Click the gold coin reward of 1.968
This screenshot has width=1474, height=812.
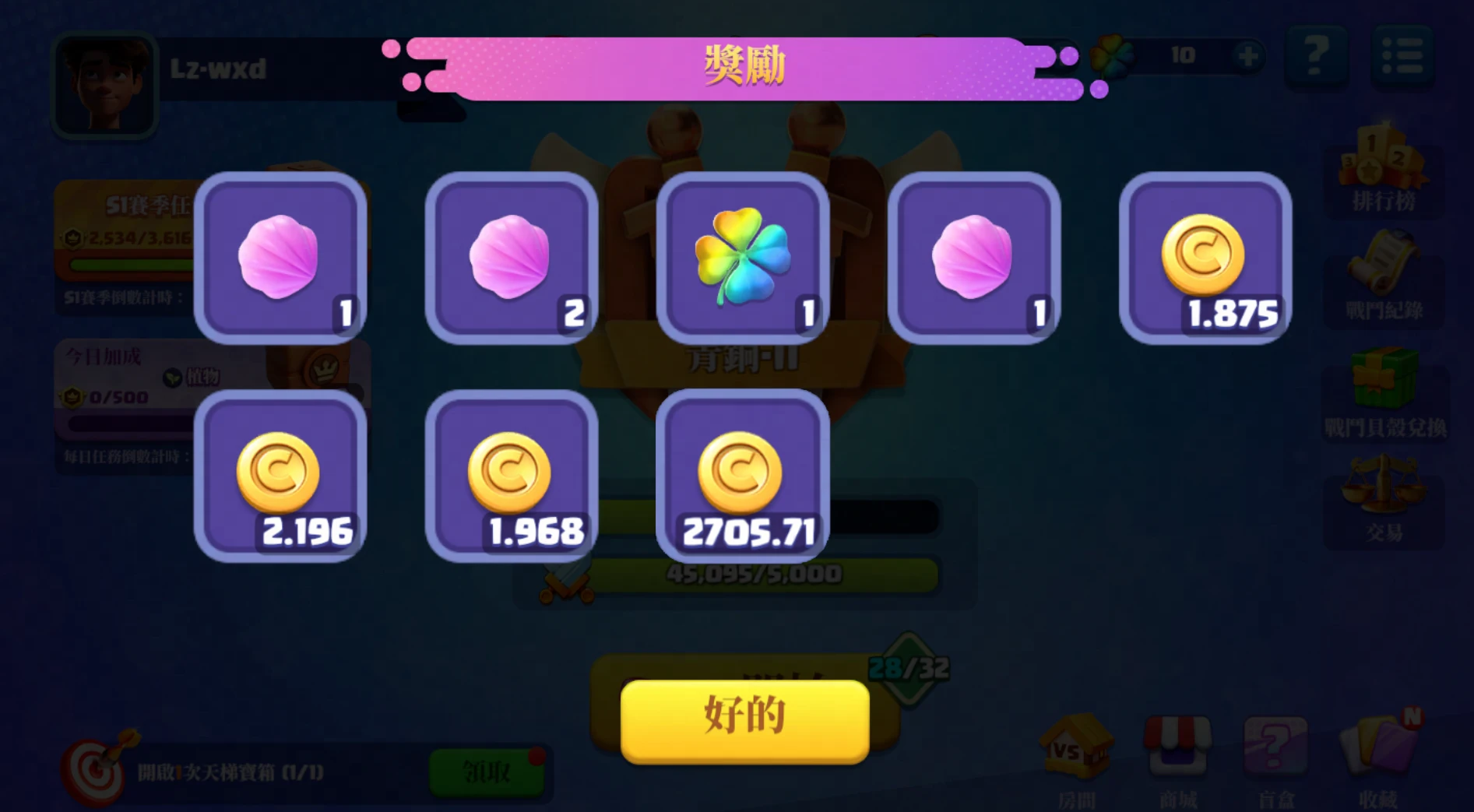click(512, 476)
